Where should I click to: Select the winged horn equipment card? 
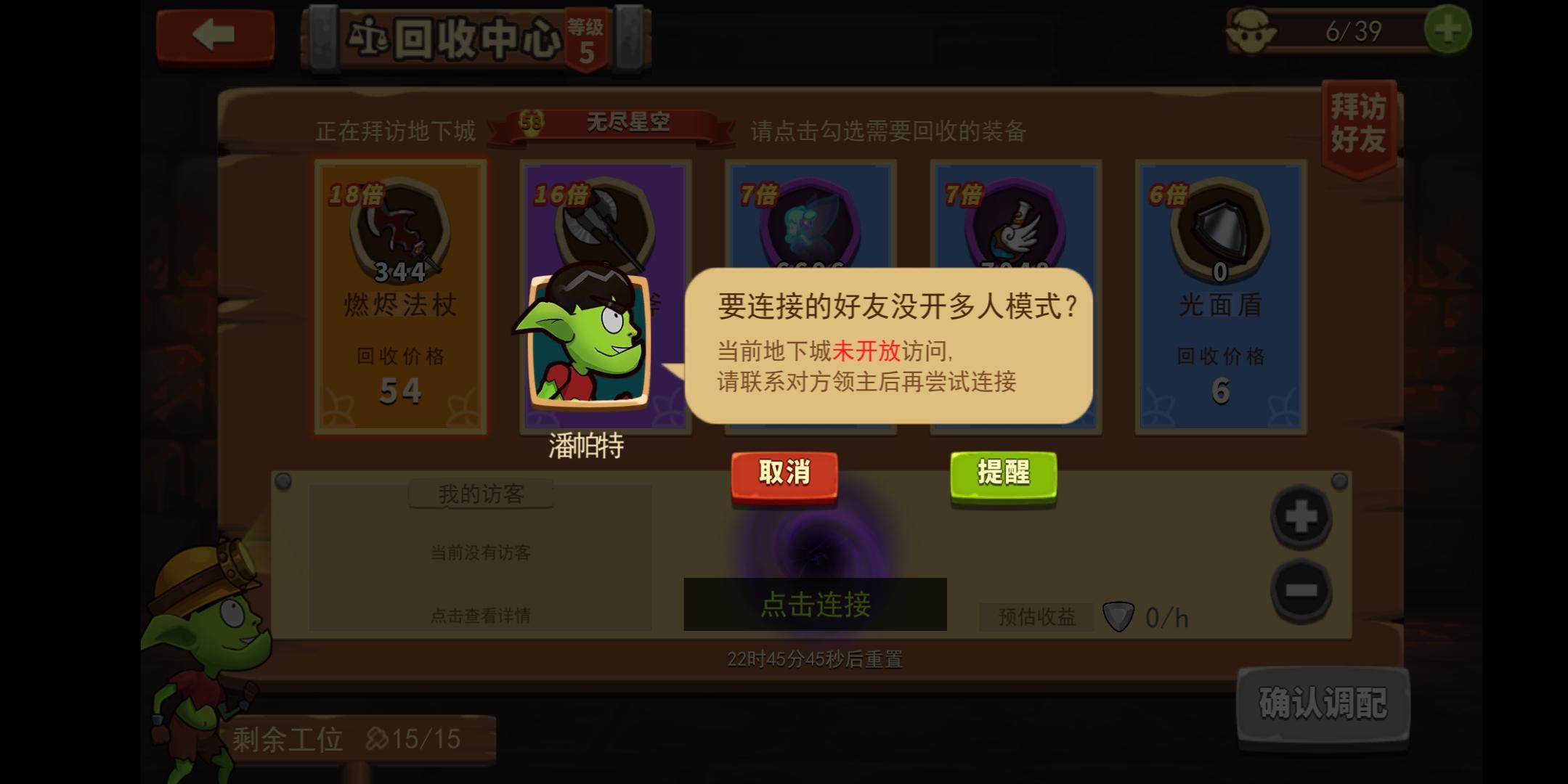(1015, 218)
